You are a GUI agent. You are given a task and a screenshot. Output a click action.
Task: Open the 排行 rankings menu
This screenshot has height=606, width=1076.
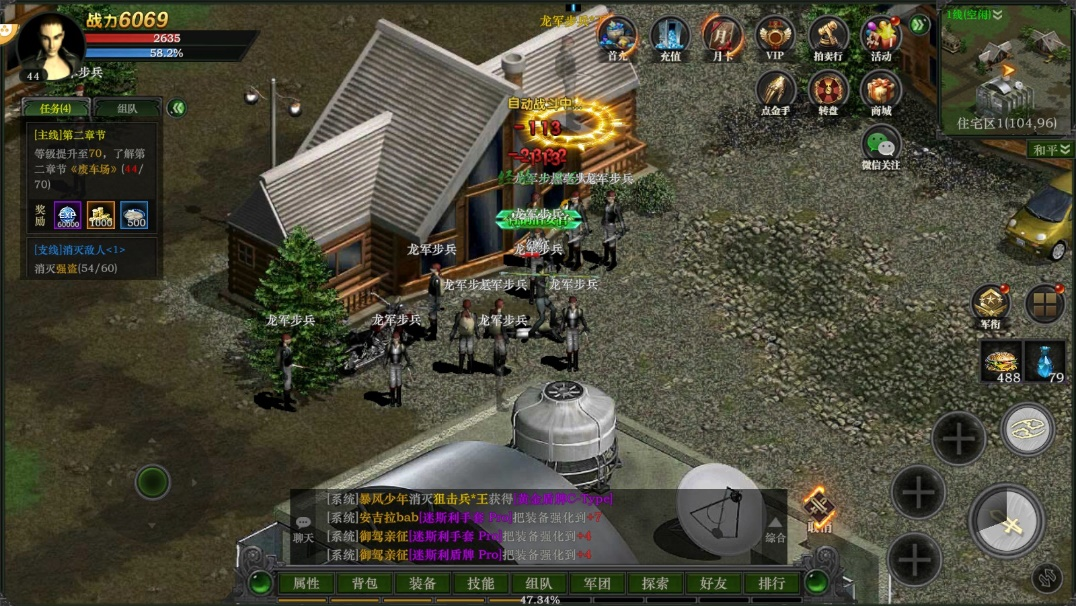click(x=772, y=583)
